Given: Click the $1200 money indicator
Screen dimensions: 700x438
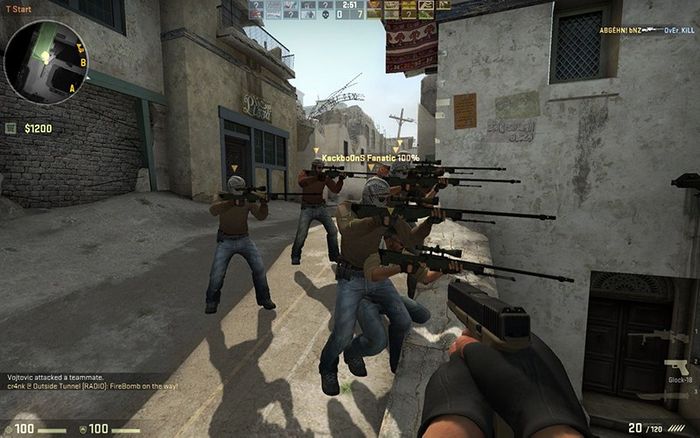Looking at the screenshot, I should coord(32,128).
